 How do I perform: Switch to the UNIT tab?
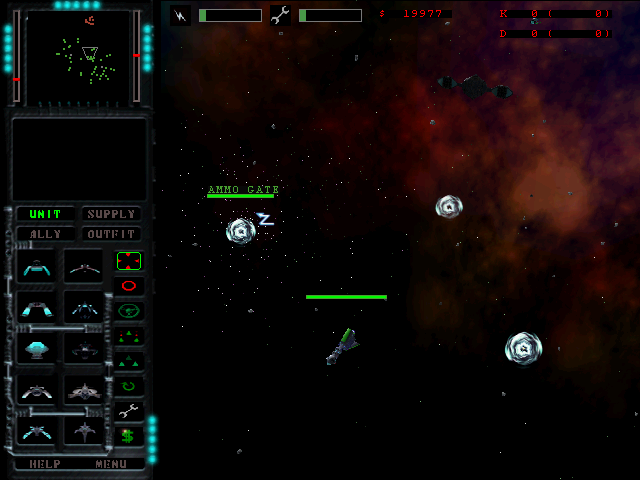pos(45,214)
